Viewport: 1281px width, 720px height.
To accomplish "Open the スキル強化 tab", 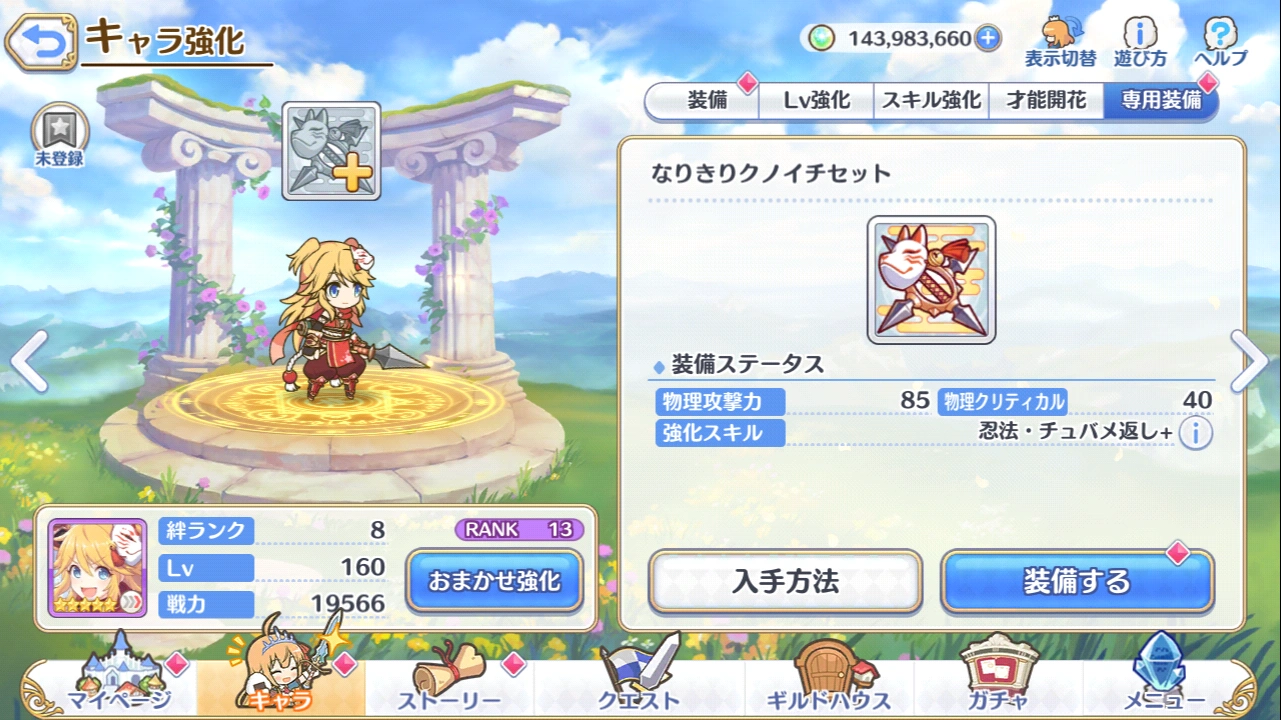I will pyautogui.click(x=930, y=100).
